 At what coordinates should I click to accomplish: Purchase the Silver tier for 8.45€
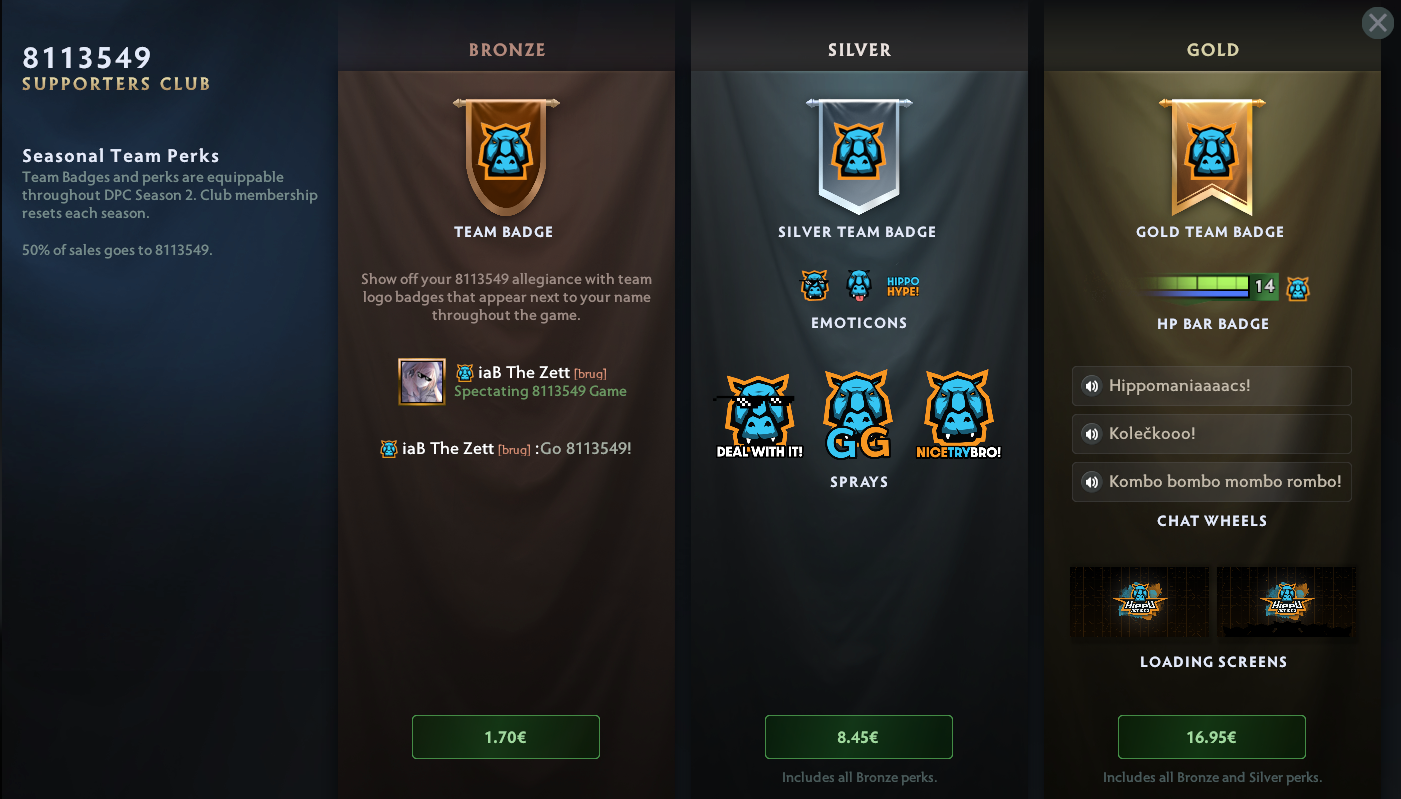click(858, 737)
